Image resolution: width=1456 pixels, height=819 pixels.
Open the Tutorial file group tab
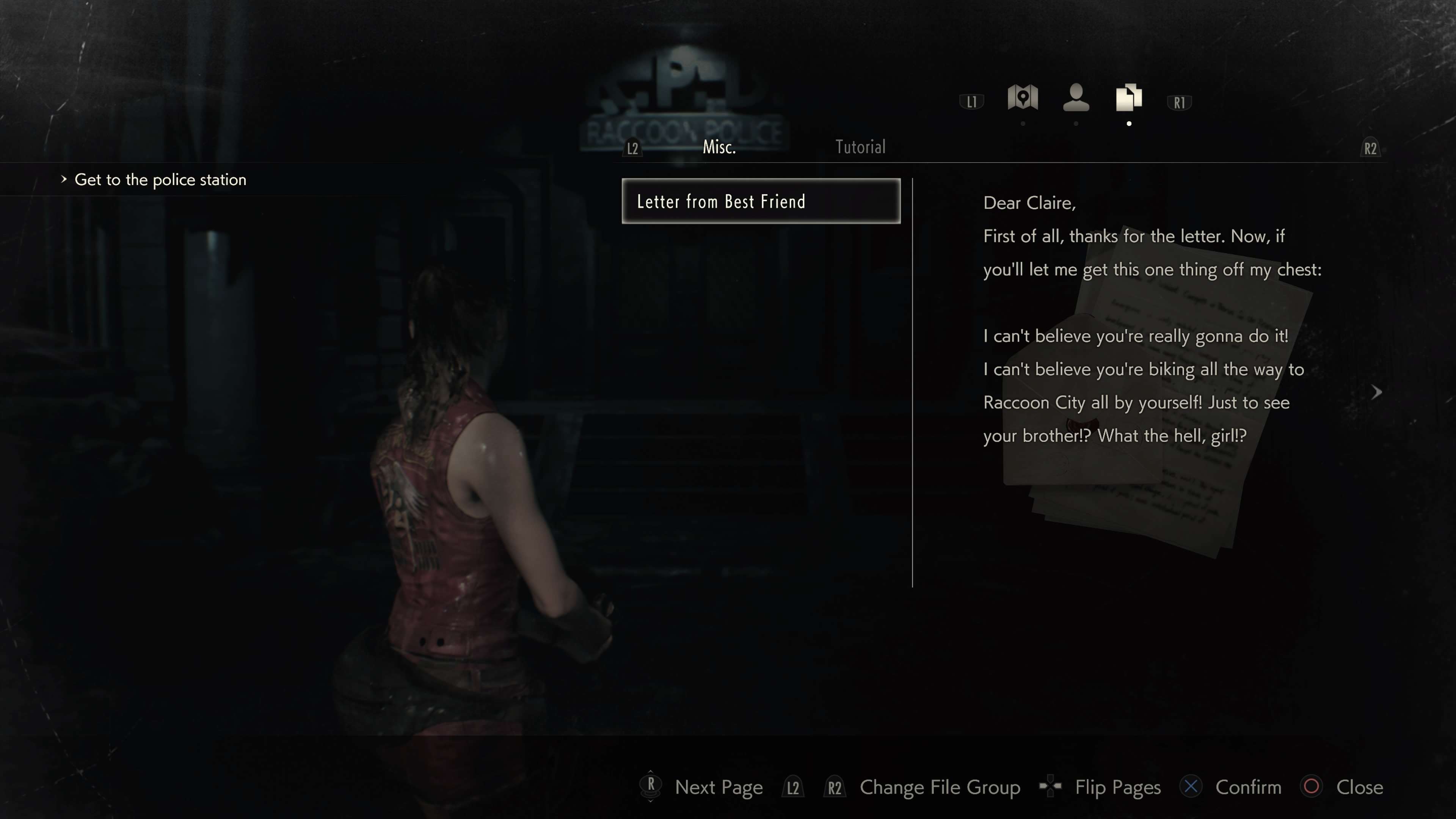860,147
